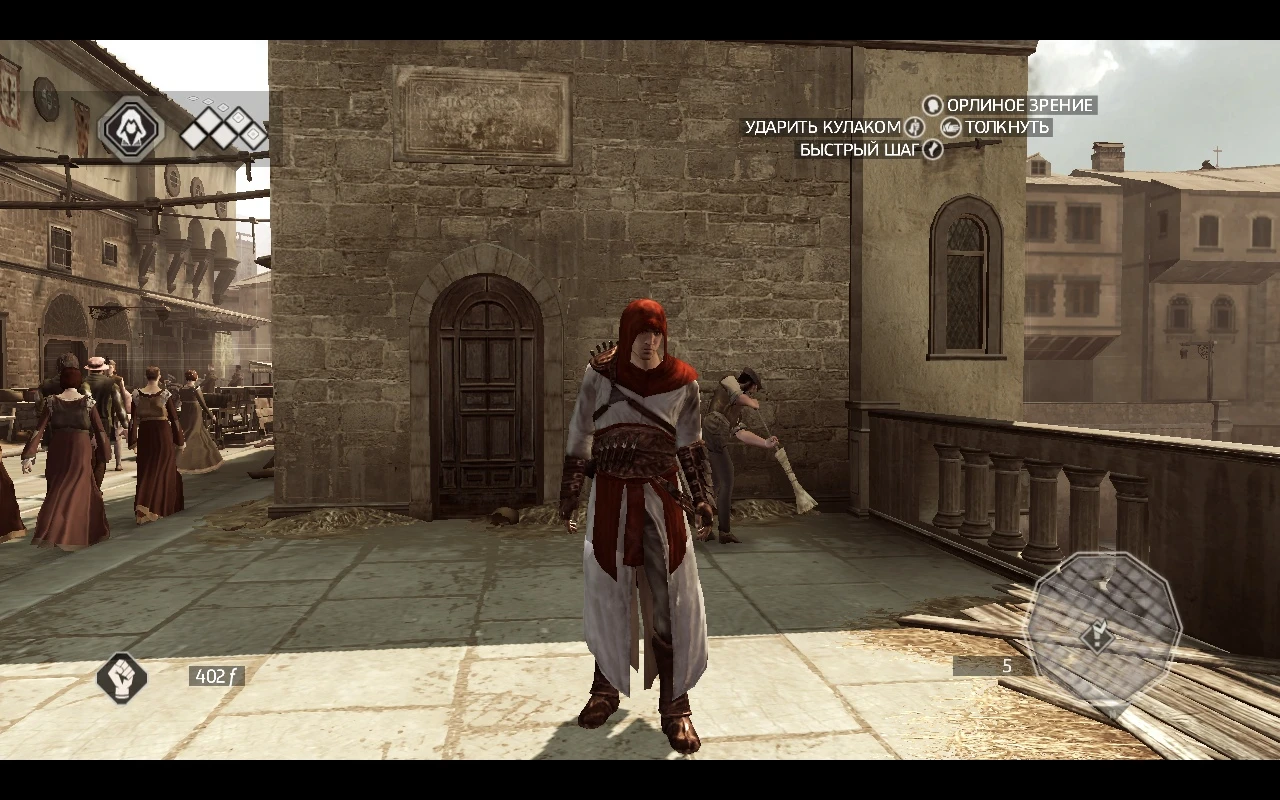
Task: Click the compass marker on the minimap
Action: point(1097,634)
